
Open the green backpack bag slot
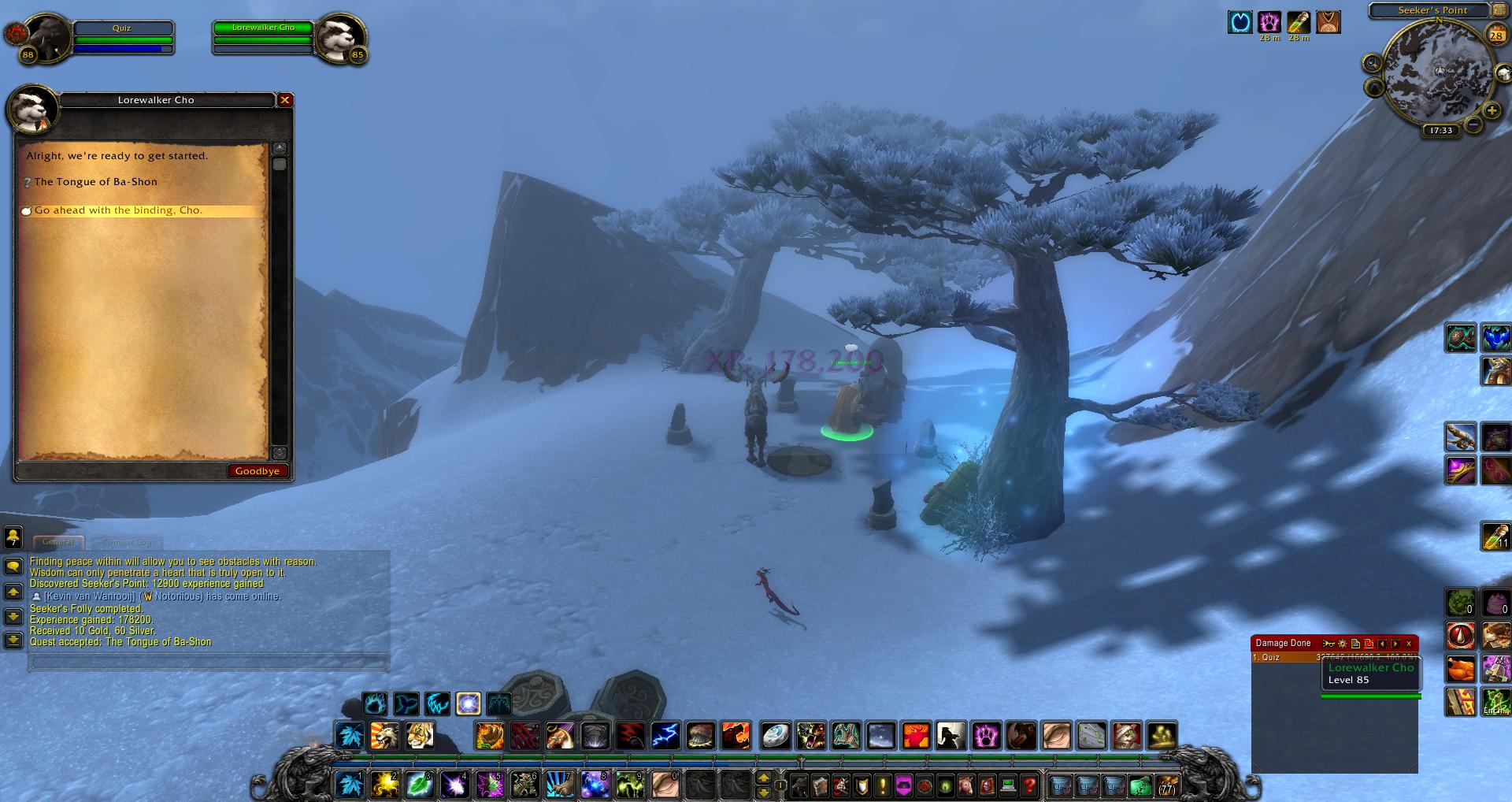click(x=1140, y=785)
